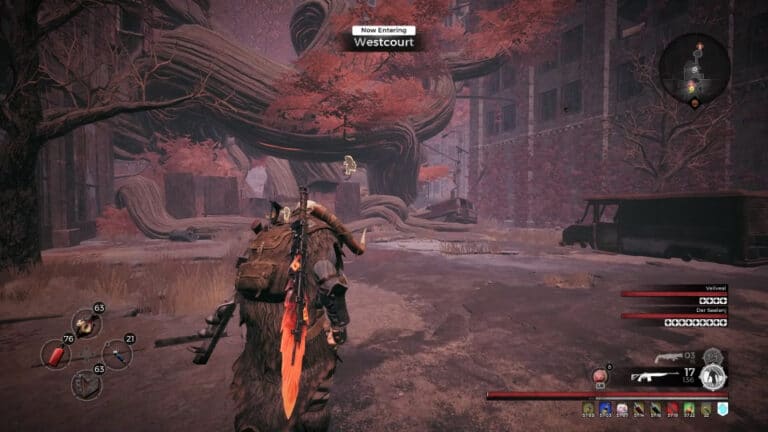Open the circular minimap
Screen dimensions: 768x432
[694, 68]
